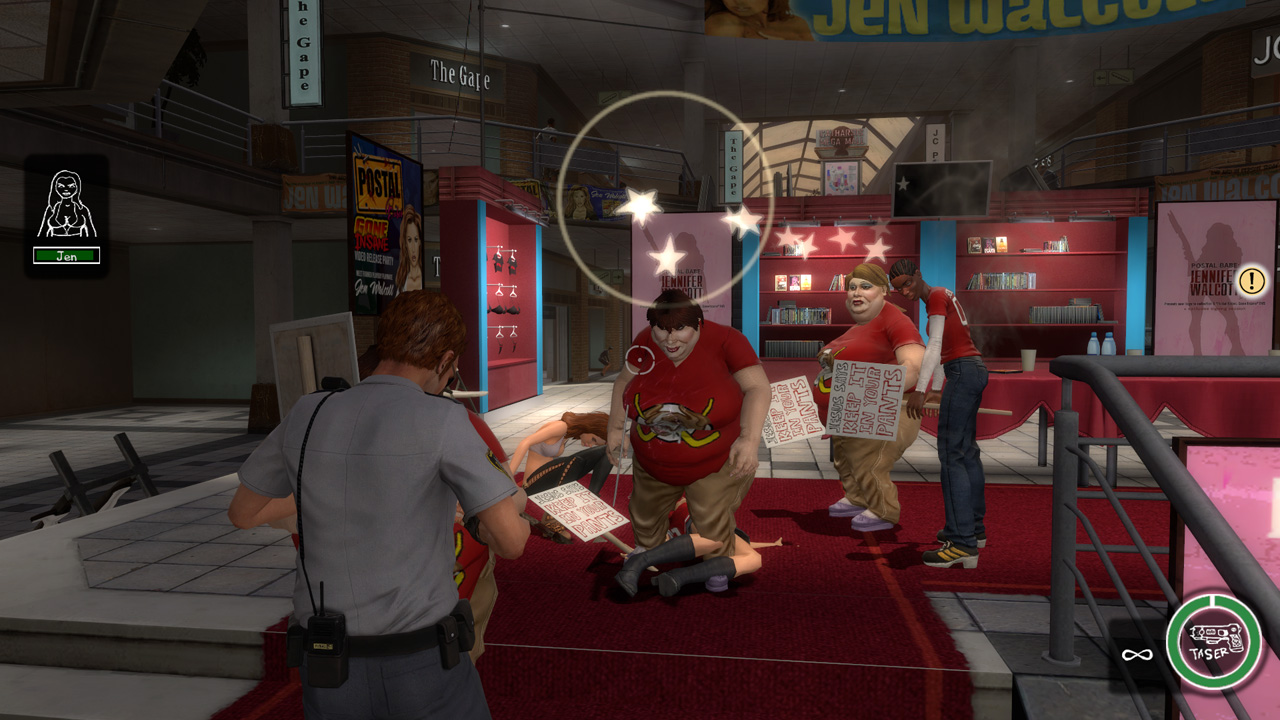Click the Taser weapon icon
The width and height of the screenshot is (1280, 720).
tap(1213, 641)
